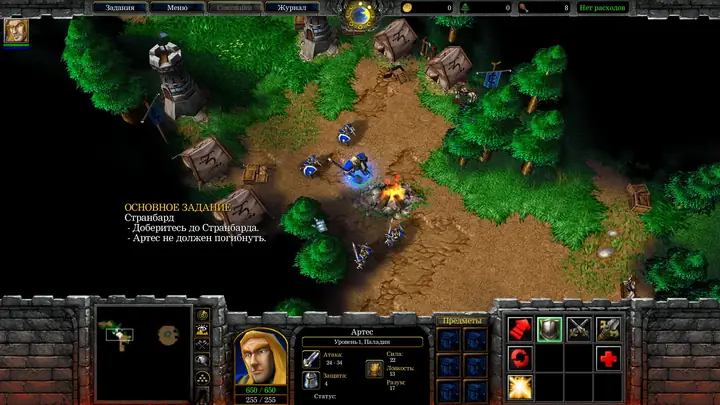Click Arthas's large portrait in the bottom panel
The width and height of the screenshot is (720, 405).
[x=260, y=356]
